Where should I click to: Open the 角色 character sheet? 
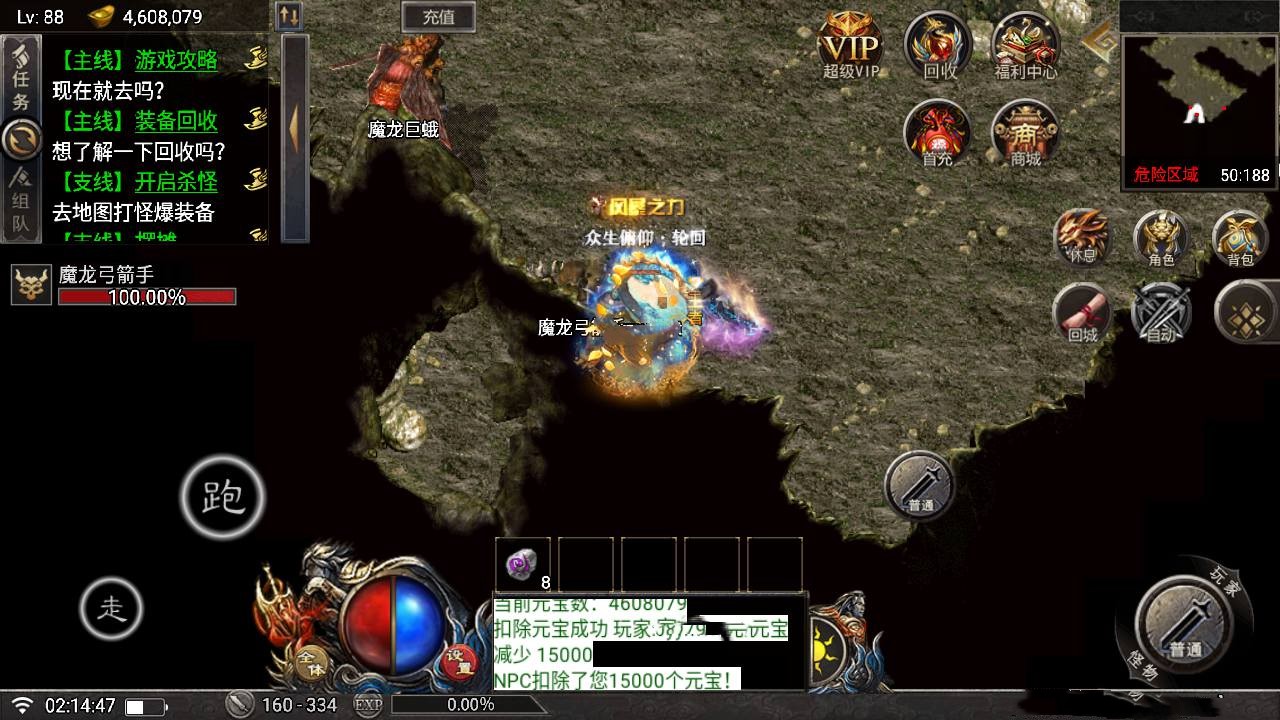pyautogui.click(x=1161, y=238)
